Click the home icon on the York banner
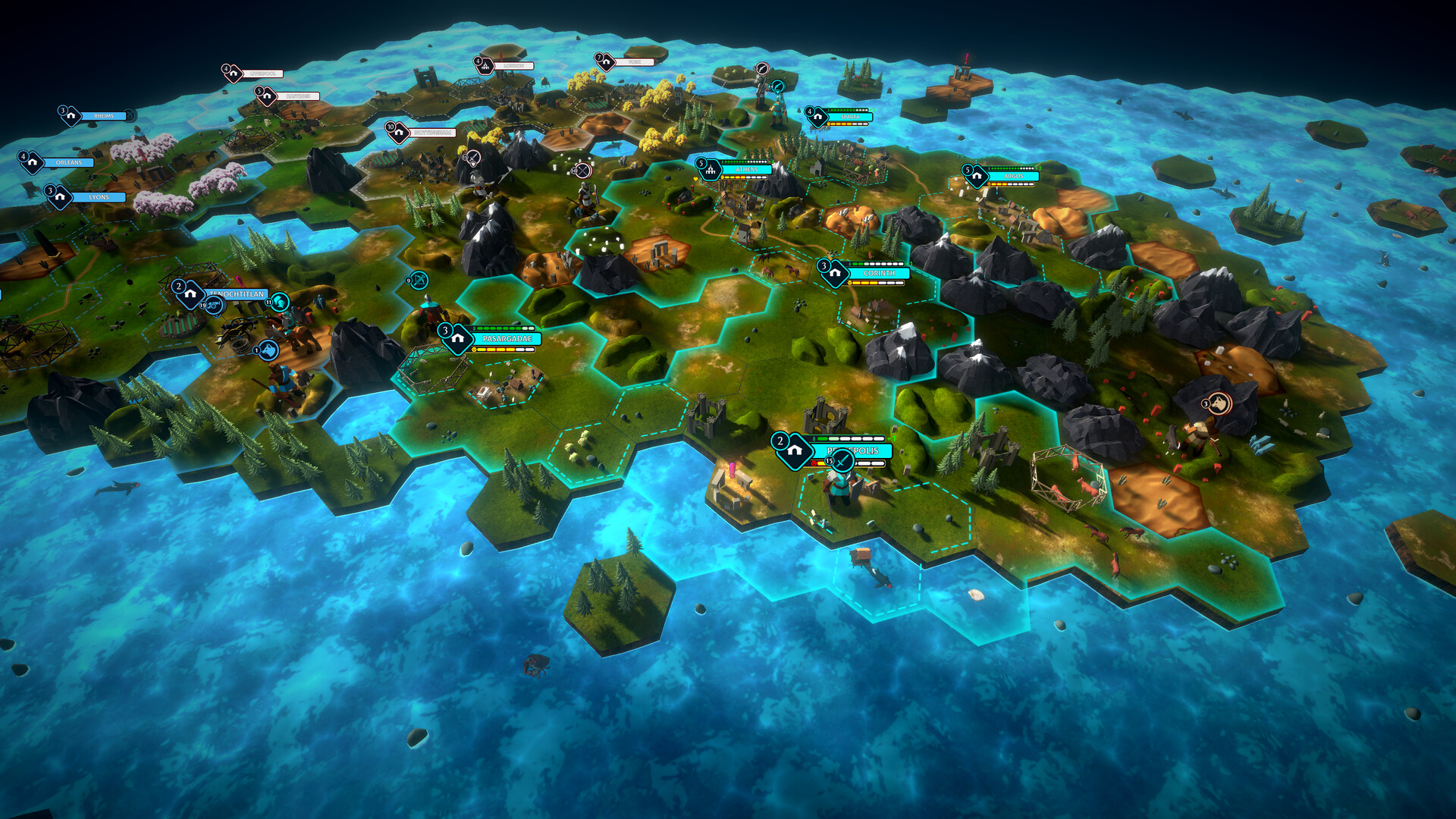This screenshot has width=1456, height=819. point(607,62)
